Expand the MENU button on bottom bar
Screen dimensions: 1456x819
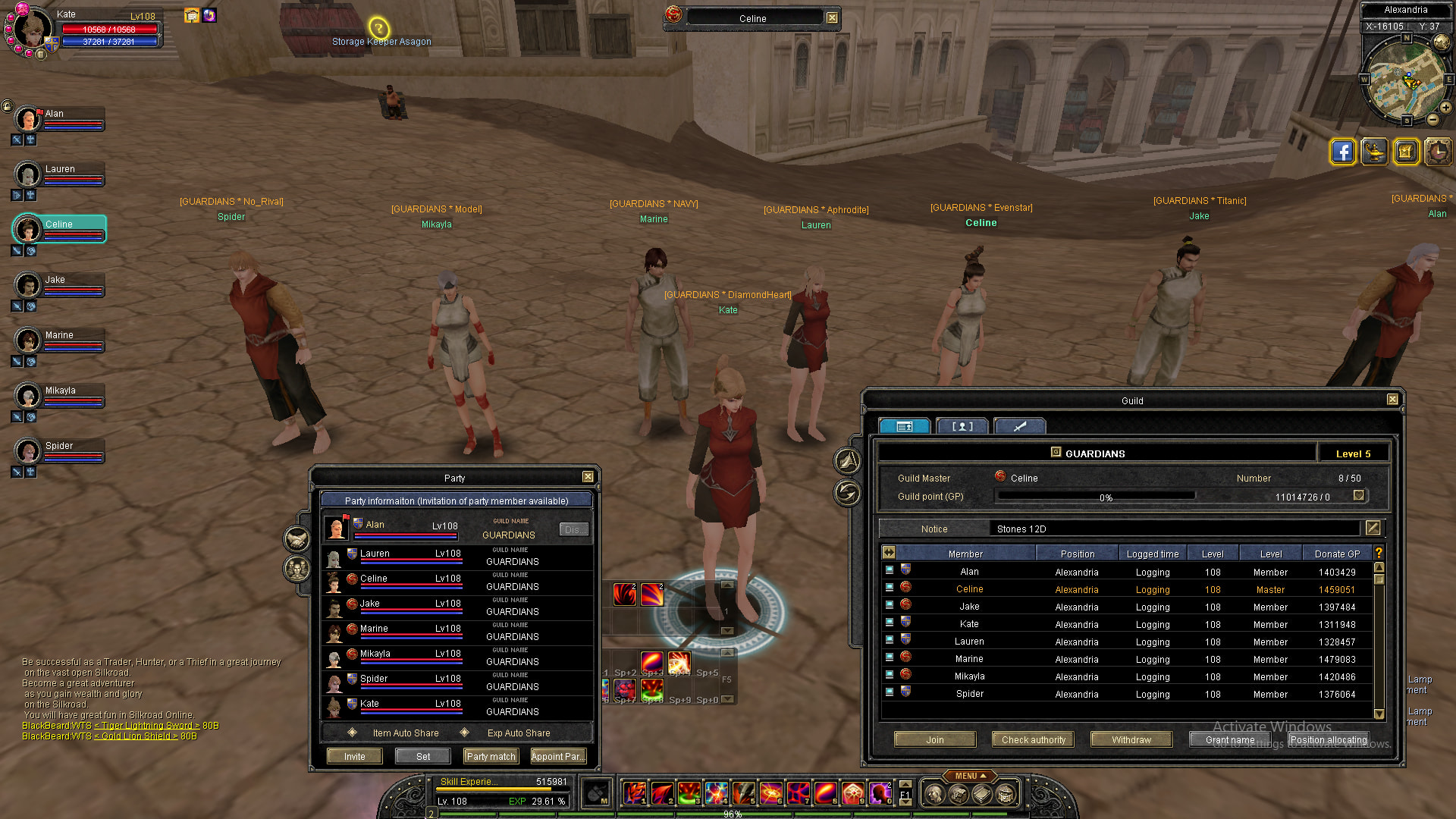tap(970, 776)
